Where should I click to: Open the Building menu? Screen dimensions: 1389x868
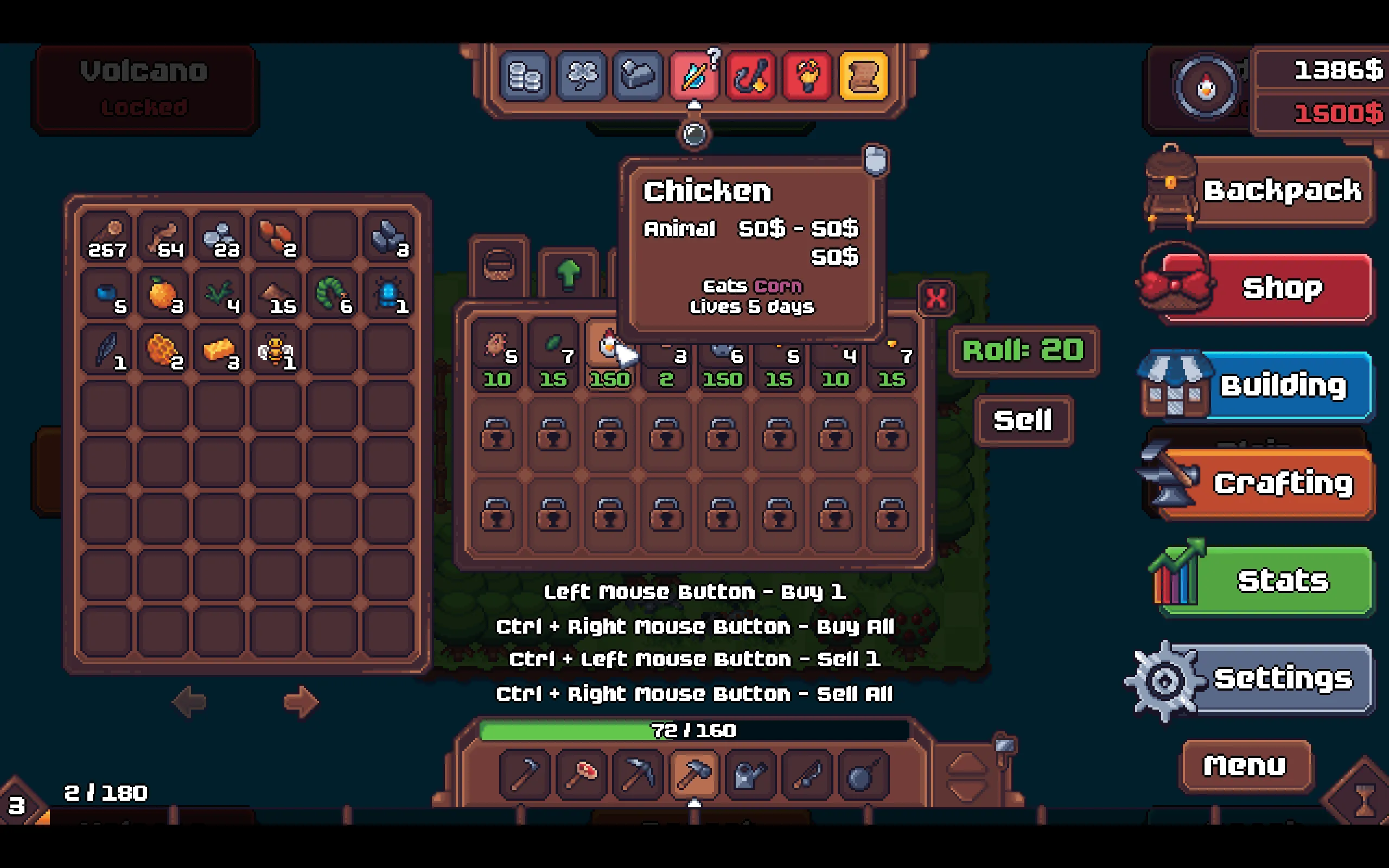click(x=1281, y=385)
